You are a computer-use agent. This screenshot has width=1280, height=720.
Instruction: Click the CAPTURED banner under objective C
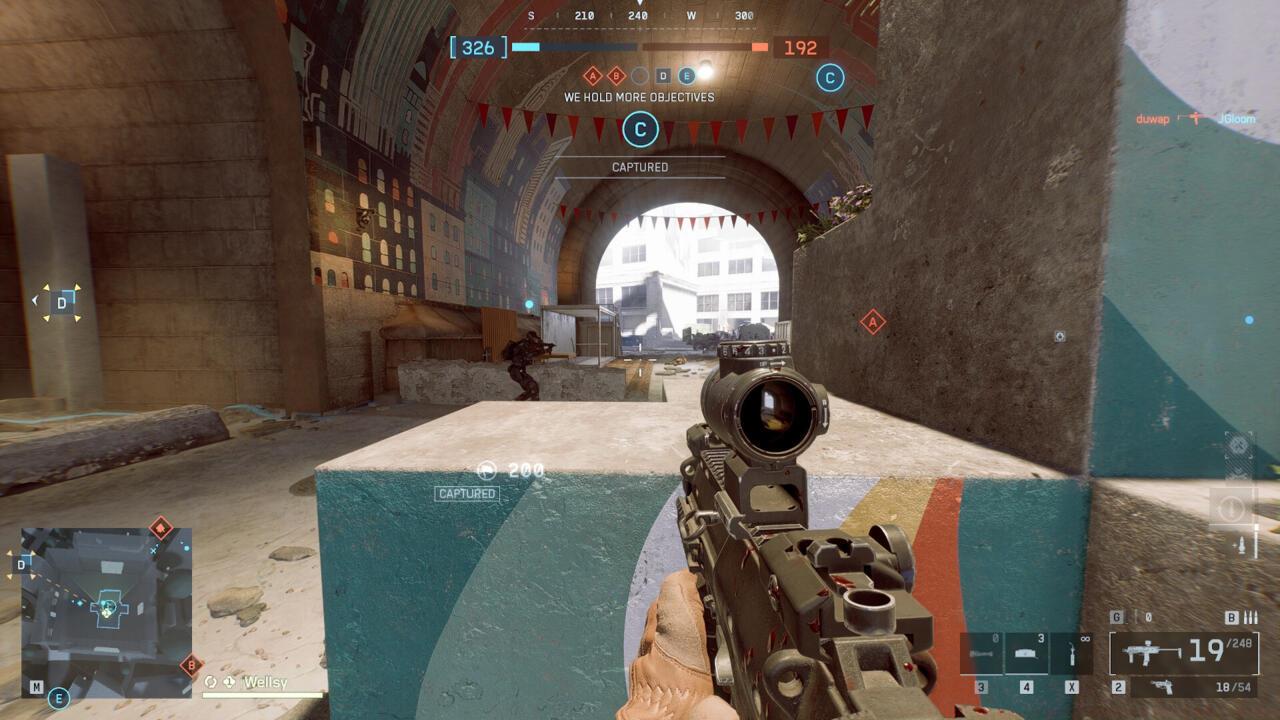coord(640,167)
